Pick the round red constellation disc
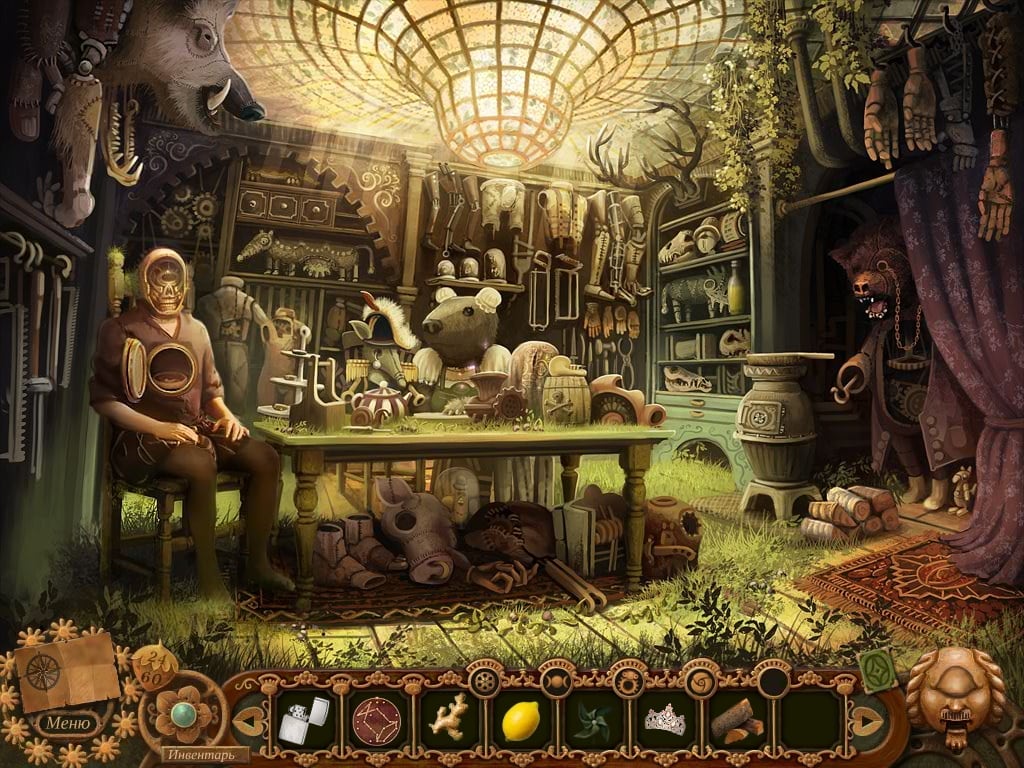Image resolution: width=1024 pixels, height=768 pixels. tap(376, 719)
